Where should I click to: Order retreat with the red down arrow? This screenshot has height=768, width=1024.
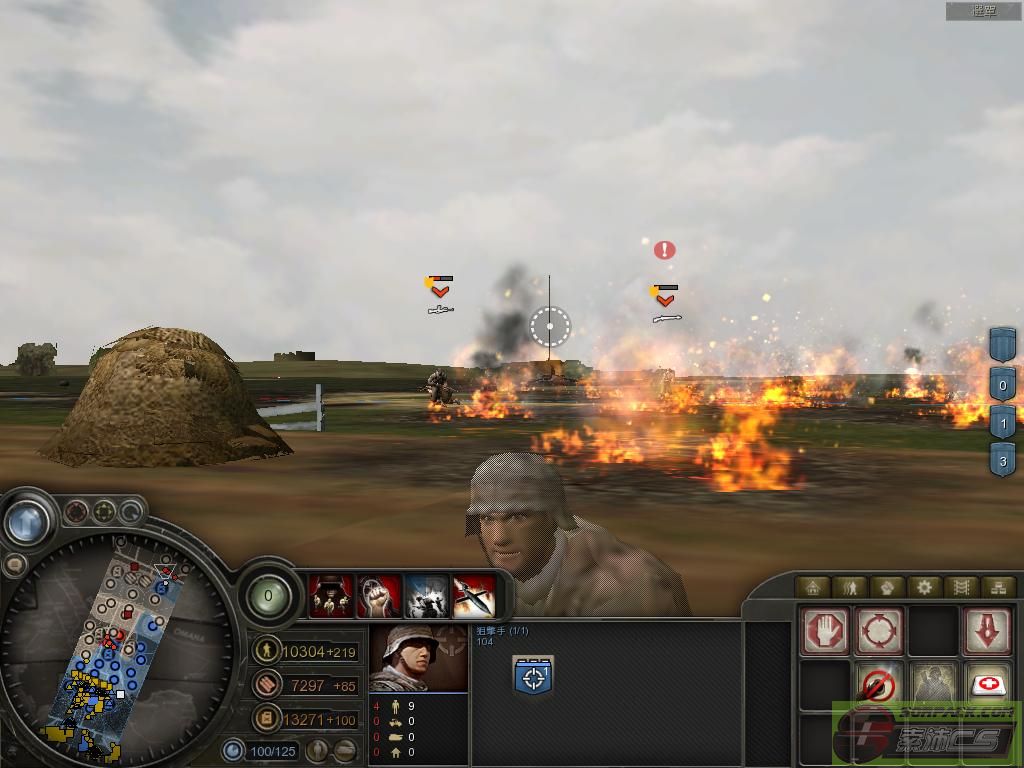[x=987, y=631]
